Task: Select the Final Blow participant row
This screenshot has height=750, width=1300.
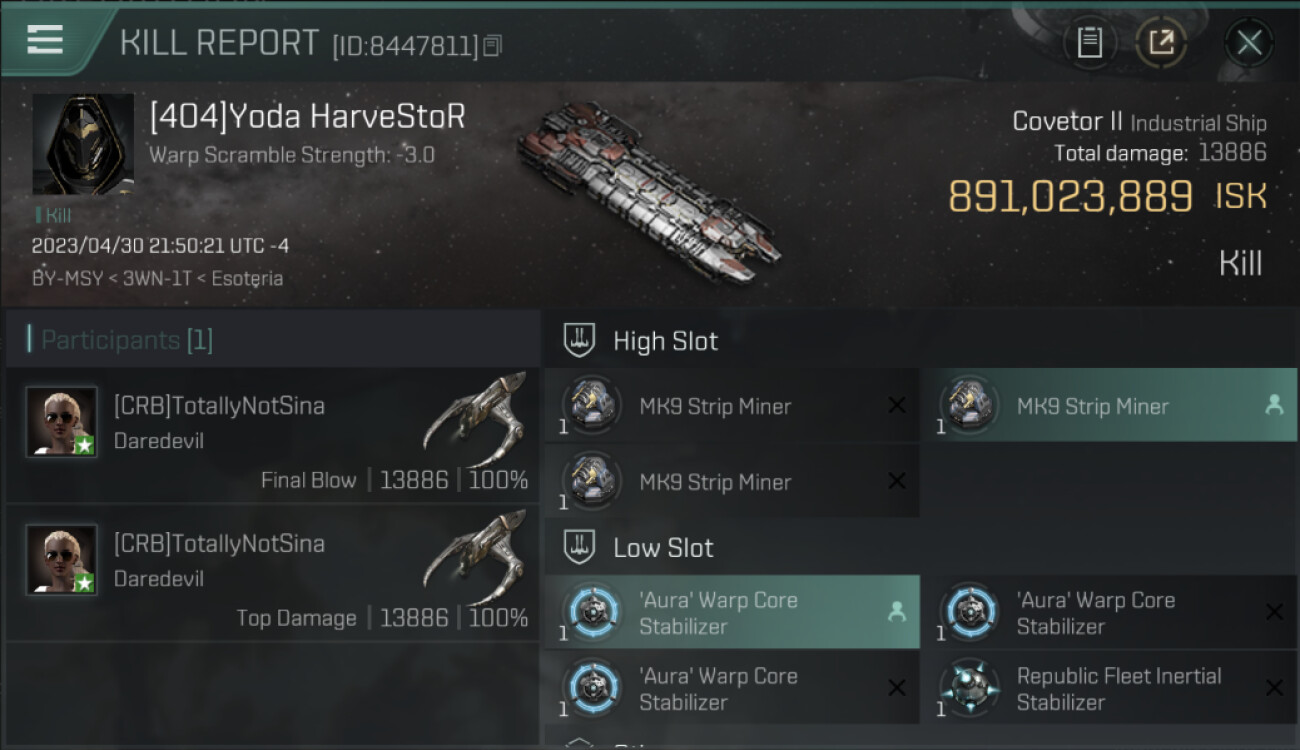Action: 272,436
